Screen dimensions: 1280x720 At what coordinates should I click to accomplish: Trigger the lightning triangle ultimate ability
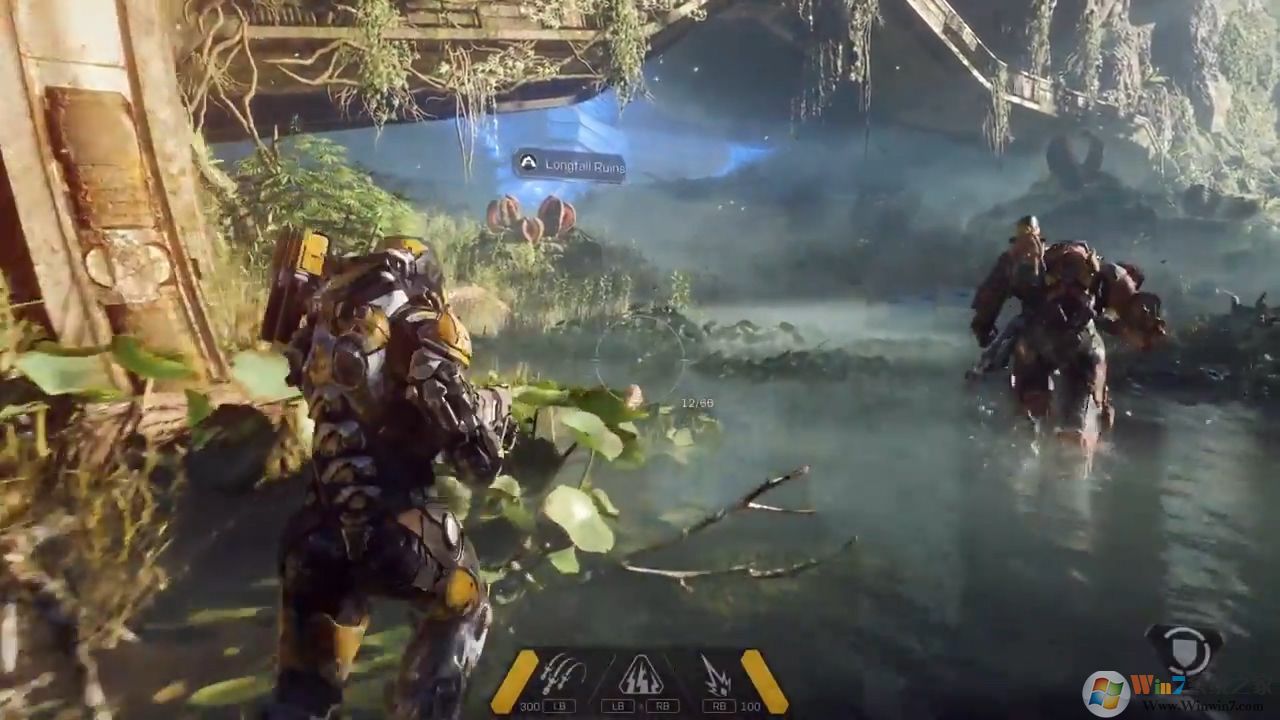click(x=641, y=675)
